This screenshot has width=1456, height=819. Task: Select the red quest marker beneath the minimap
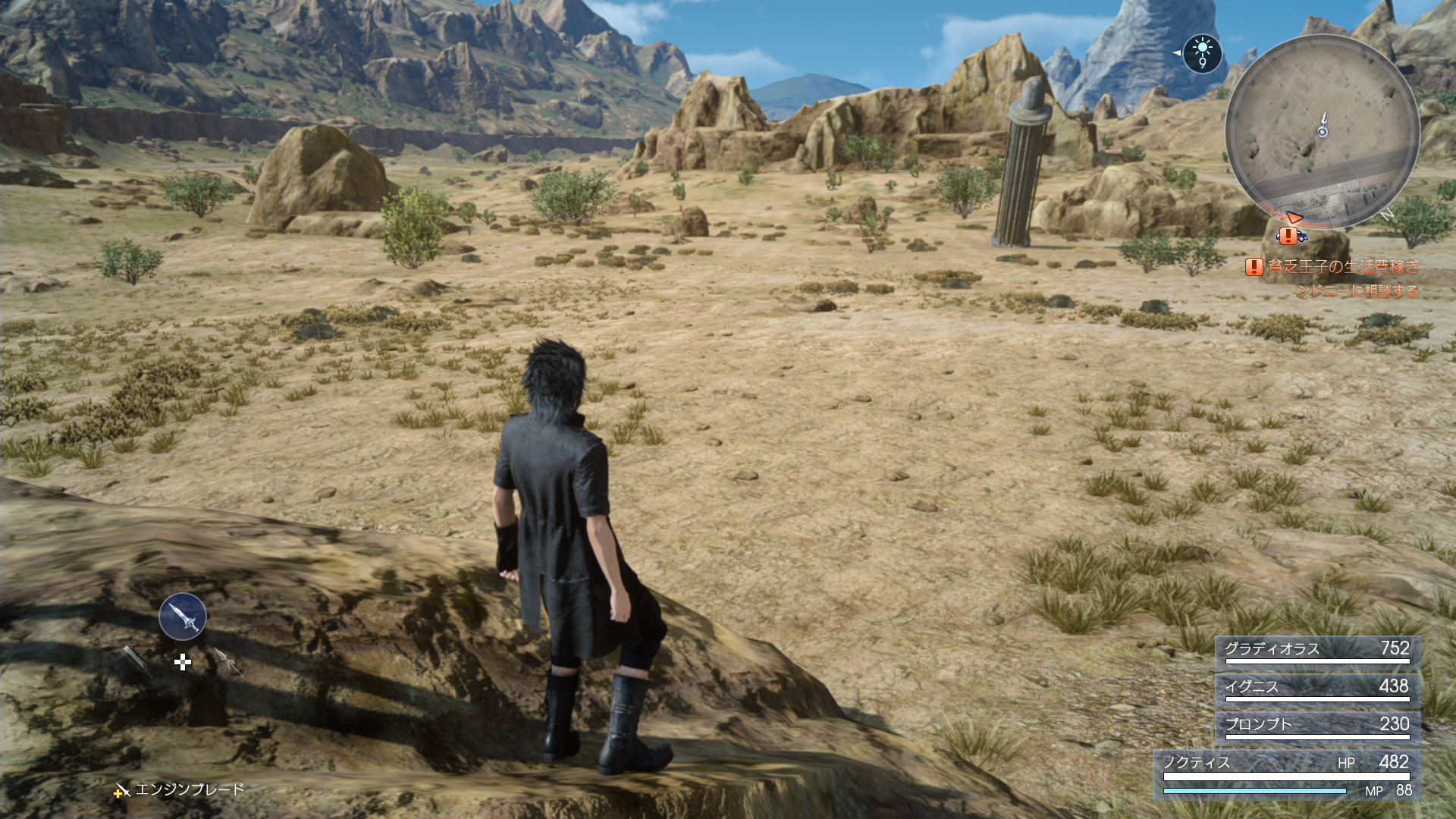pyautogui.click(x=1288, y=235)
